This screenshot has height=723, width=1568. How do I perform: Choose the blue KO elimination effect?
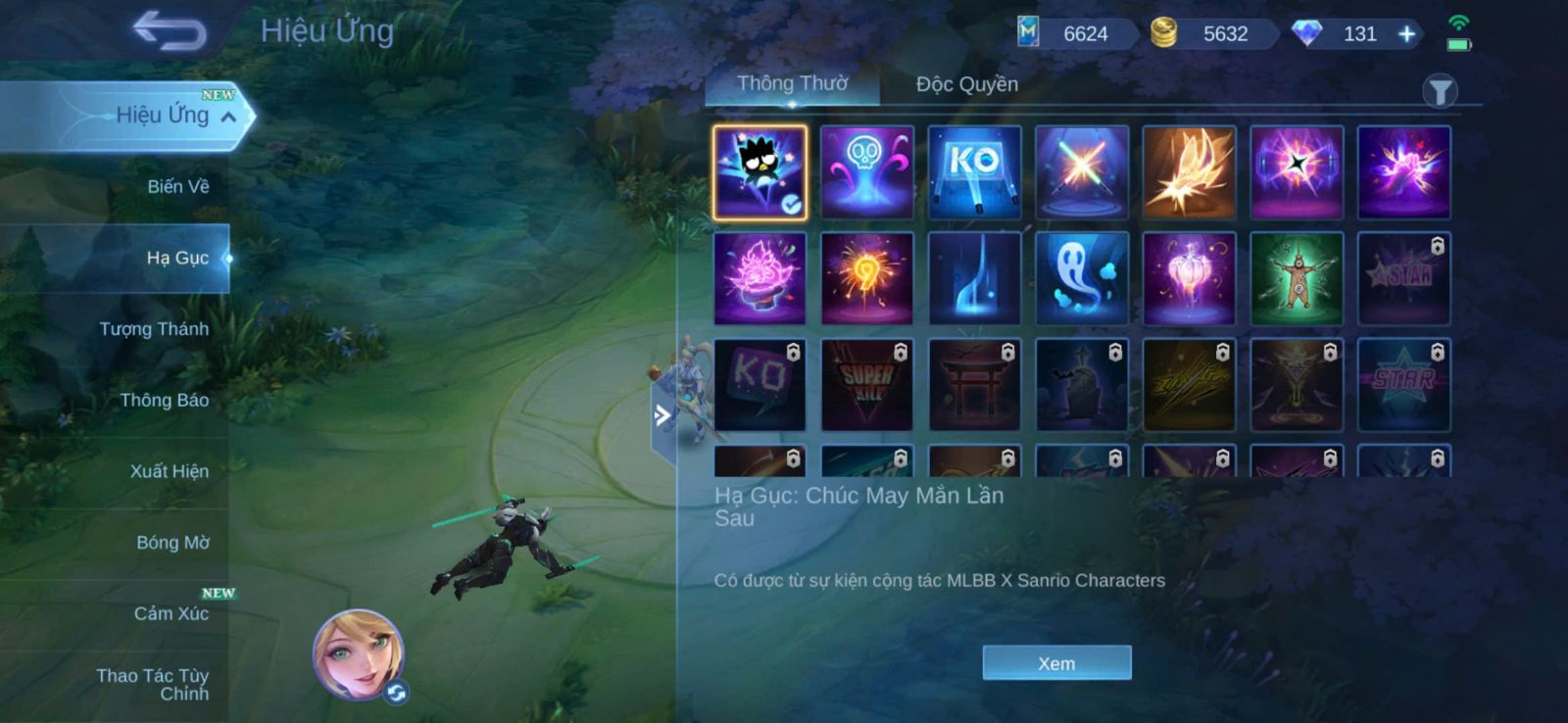pyautogui.click(x=974, y=171)
